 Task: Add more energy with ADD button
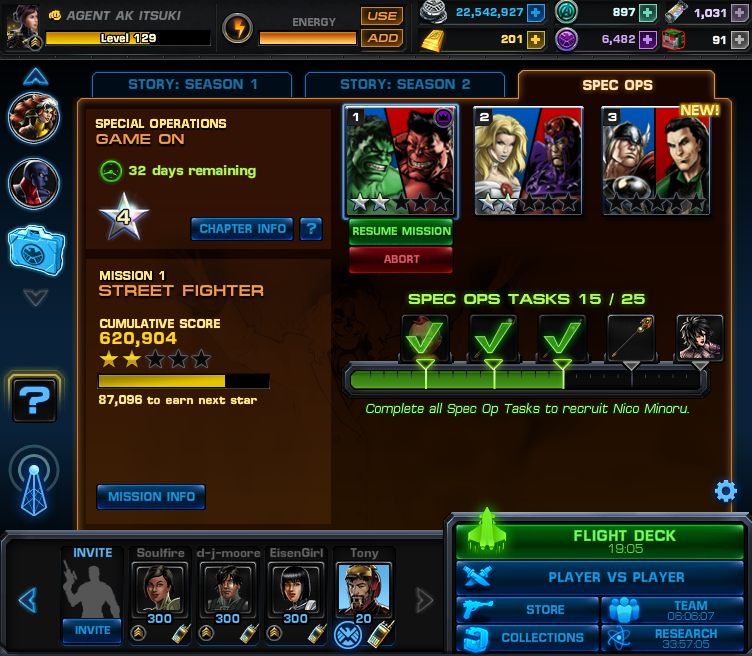pyautogui.click(x=382, y=38)
